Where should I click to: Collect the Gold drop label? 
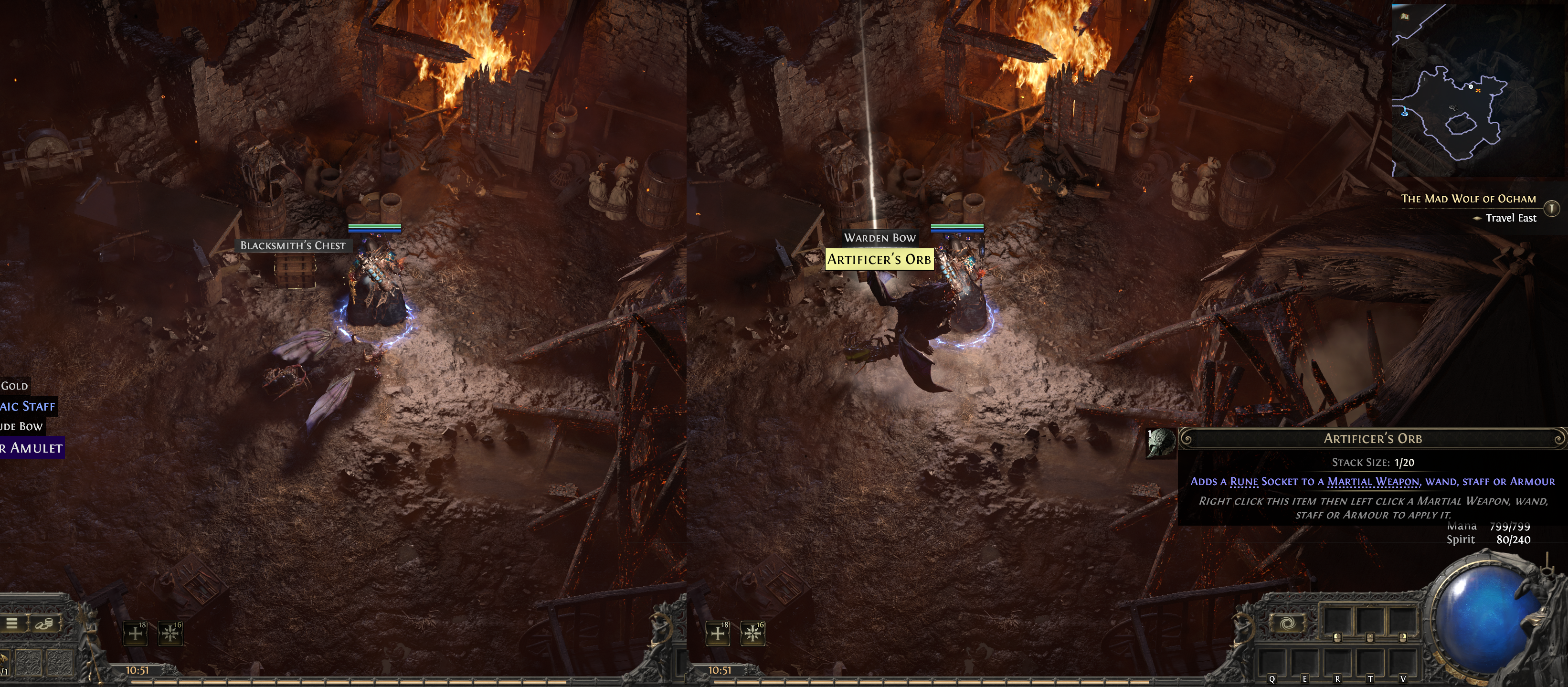pyautogui.click(x=14, y=386)
